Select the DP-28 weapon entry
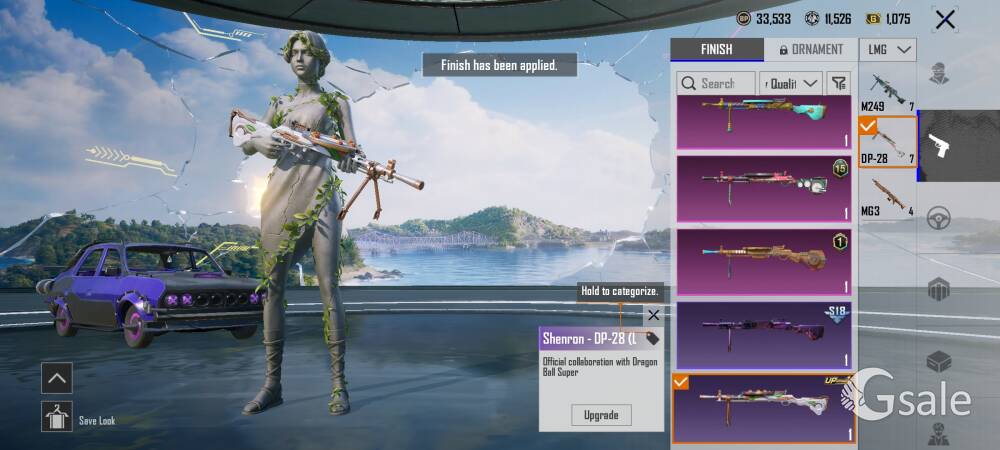1000x450 pixels. click(x=887, y=143)
